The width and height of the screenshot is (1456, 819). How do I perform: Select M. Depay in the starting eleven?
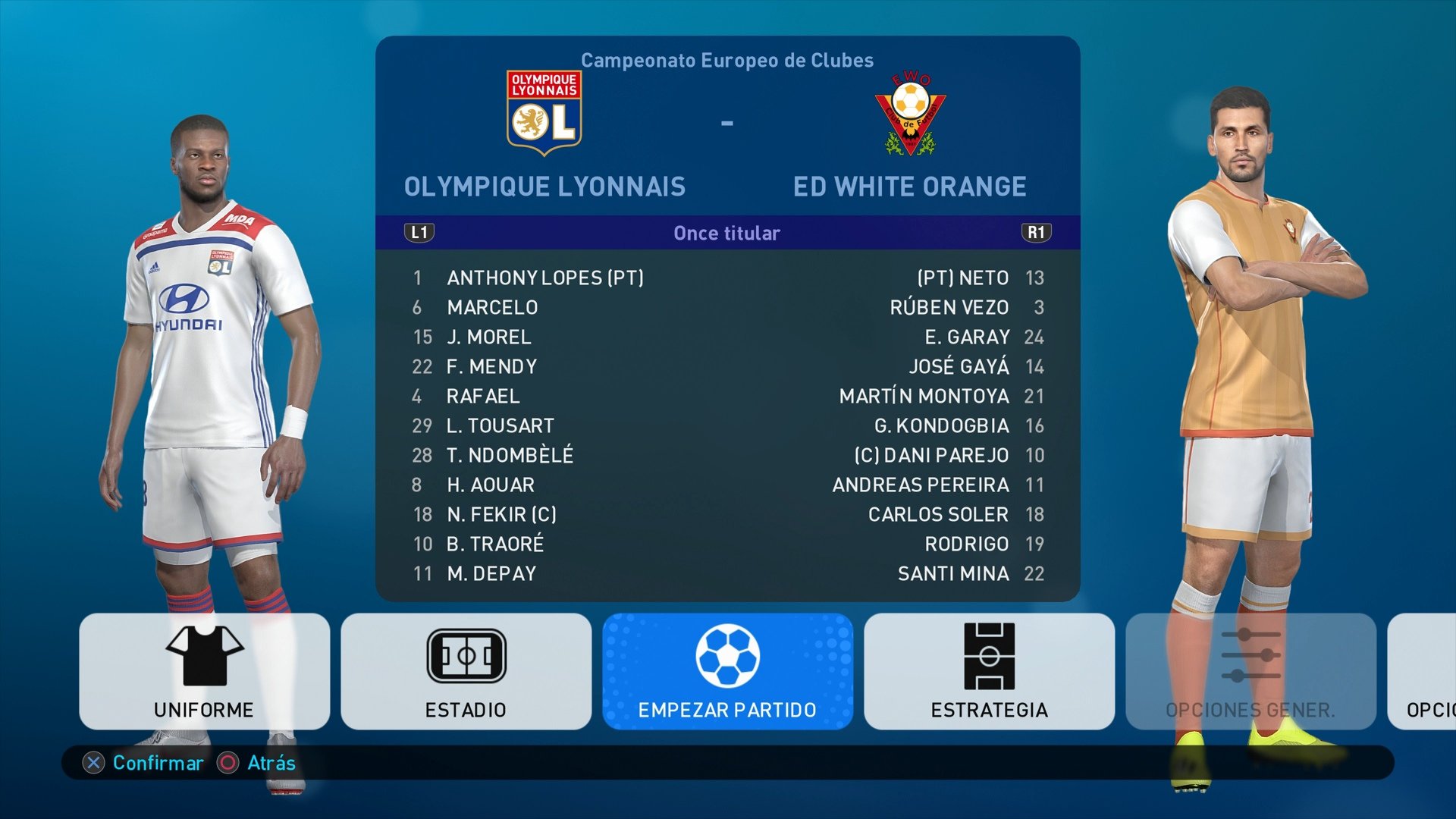[494, 573]
